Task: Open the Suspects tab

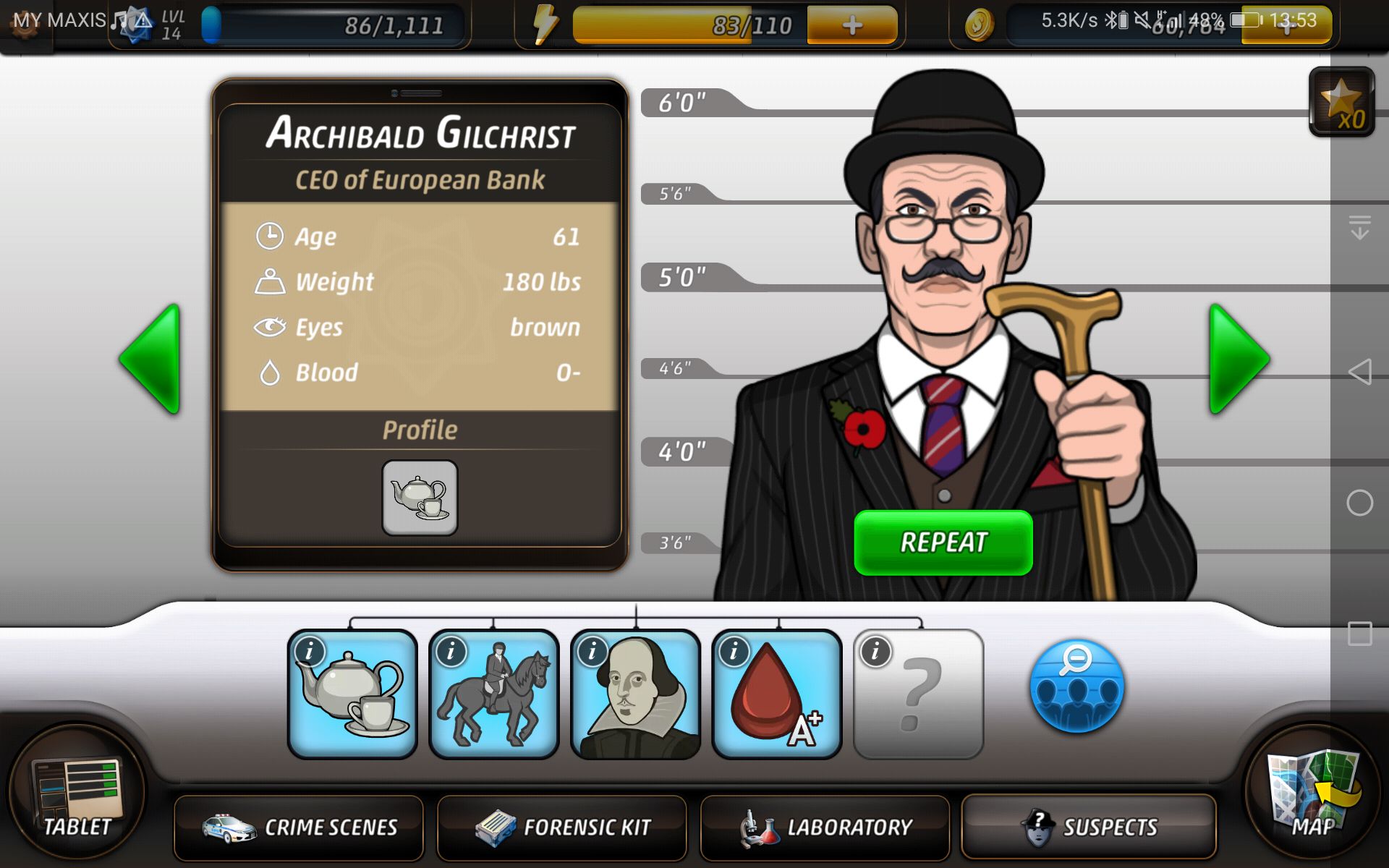Action: [x=1088, y=827]
